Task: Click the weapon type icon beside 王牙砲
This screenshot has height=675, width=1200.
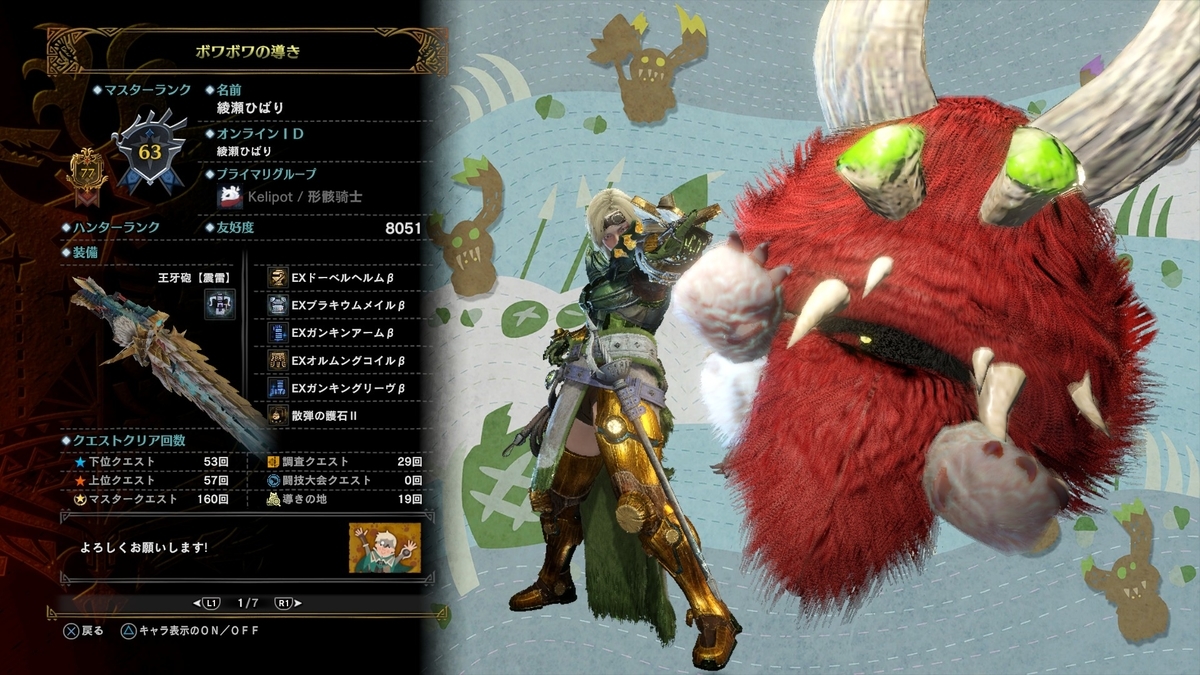Action: point(220,304)
